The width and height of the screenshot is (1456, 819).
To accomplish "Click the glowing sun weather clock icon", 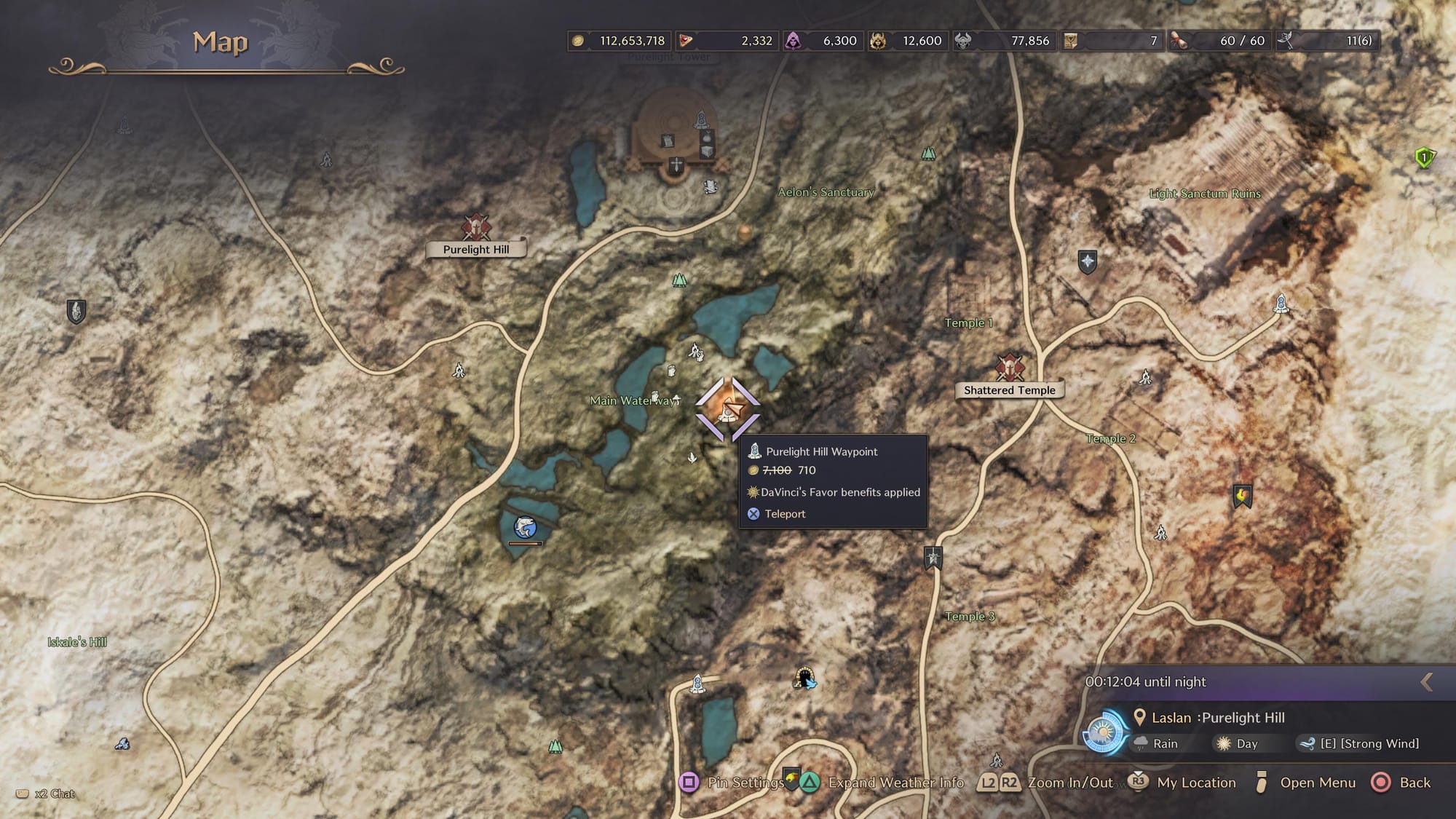I will click(x=1103, y=732).
